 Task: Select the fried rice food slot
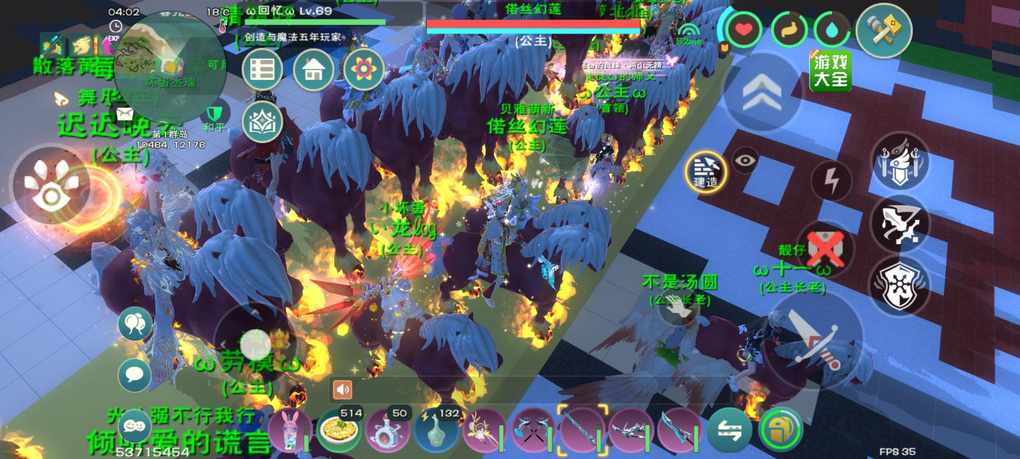point(340,431)
